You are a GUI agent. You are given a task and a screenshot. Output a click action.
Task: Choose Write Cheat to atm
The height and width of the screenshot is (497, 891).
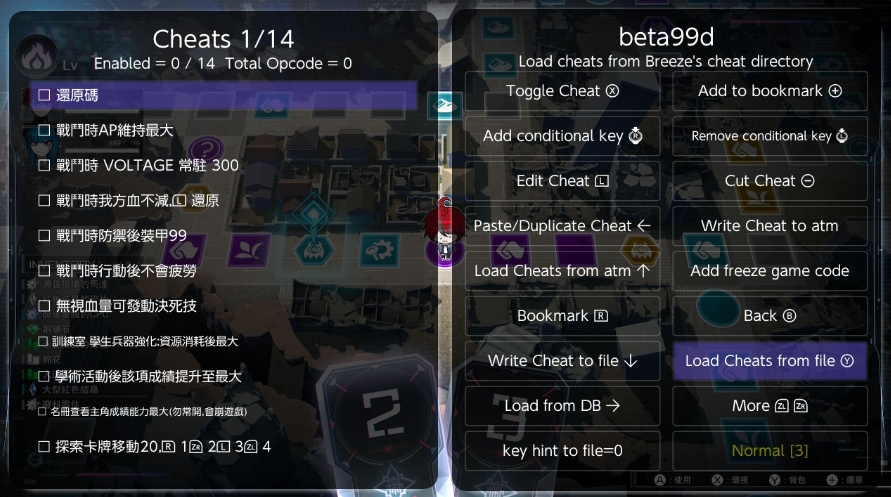(769, 226)
